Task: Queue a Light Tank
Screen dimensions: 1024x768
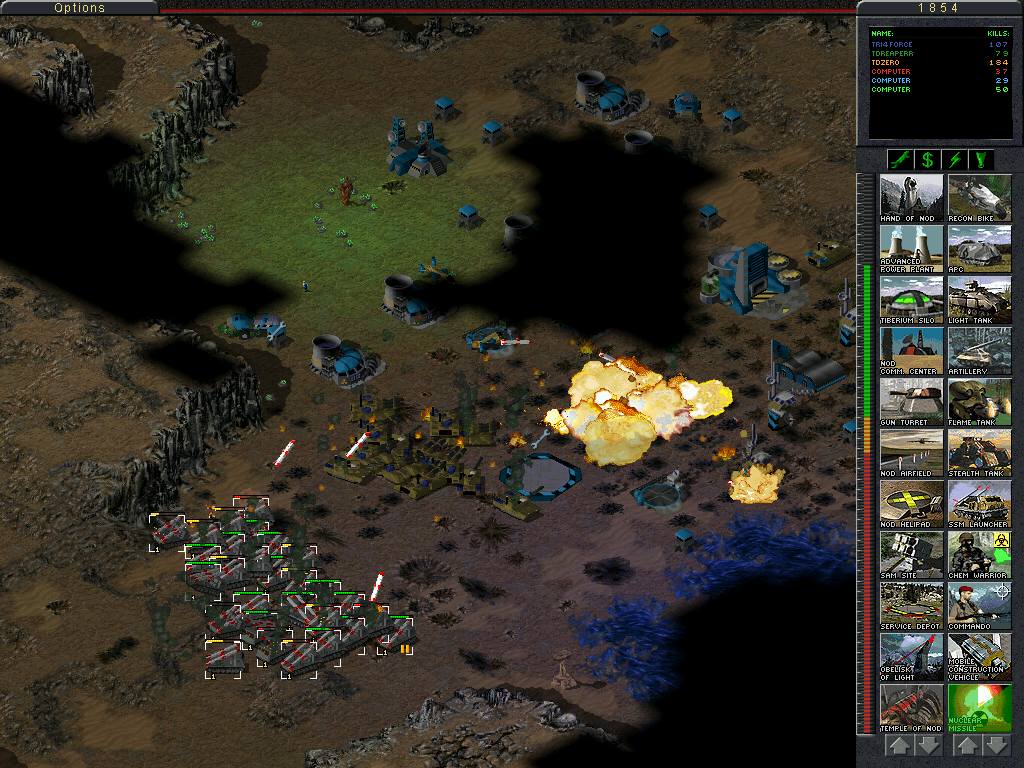Action: coord(979,299)
